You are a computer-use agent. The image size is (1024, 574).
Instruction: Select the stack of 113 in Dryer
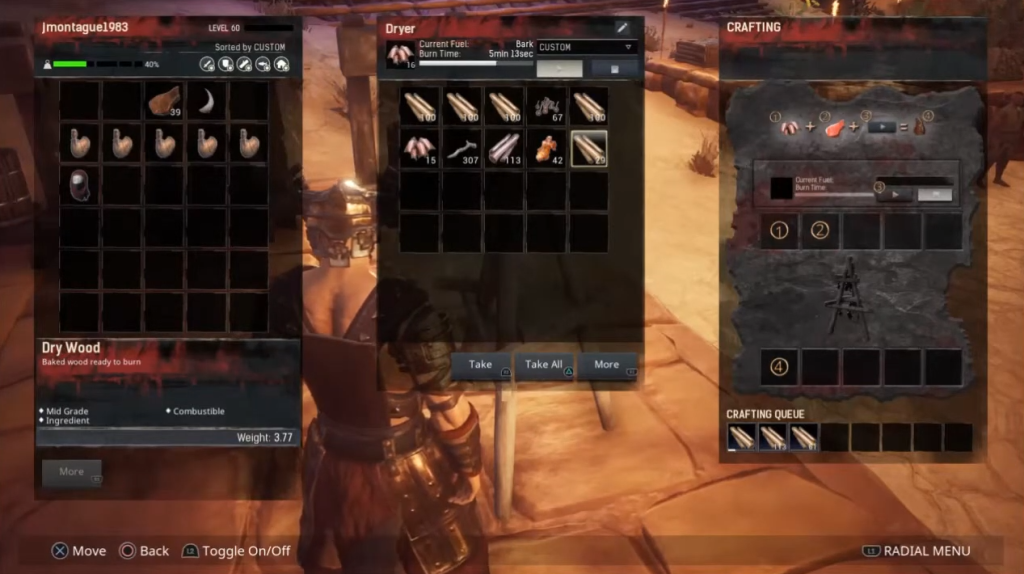click(x=505, y=148)
